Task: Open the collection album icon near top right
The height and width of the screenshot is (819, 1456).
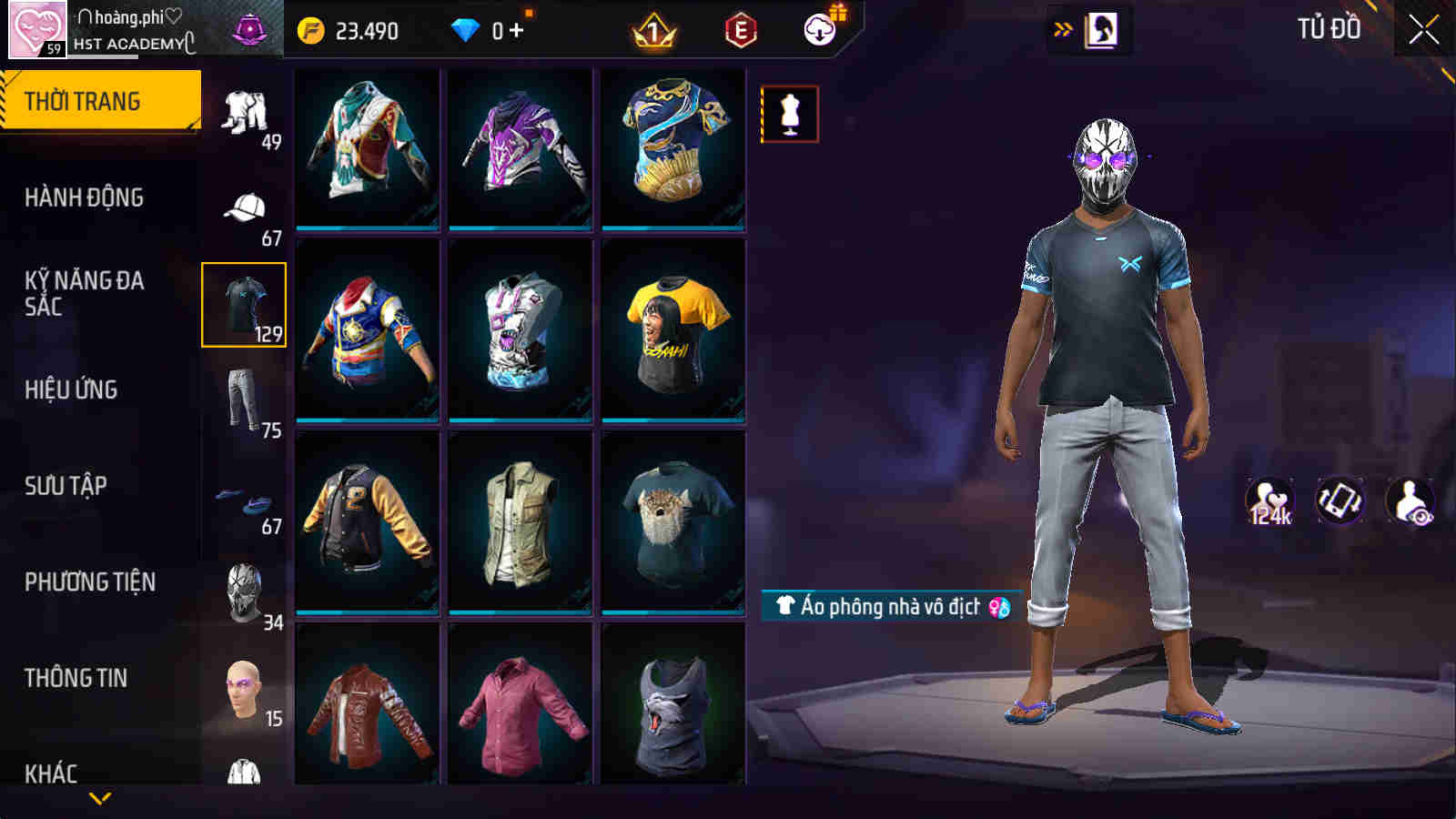Action: [1103, 27]
